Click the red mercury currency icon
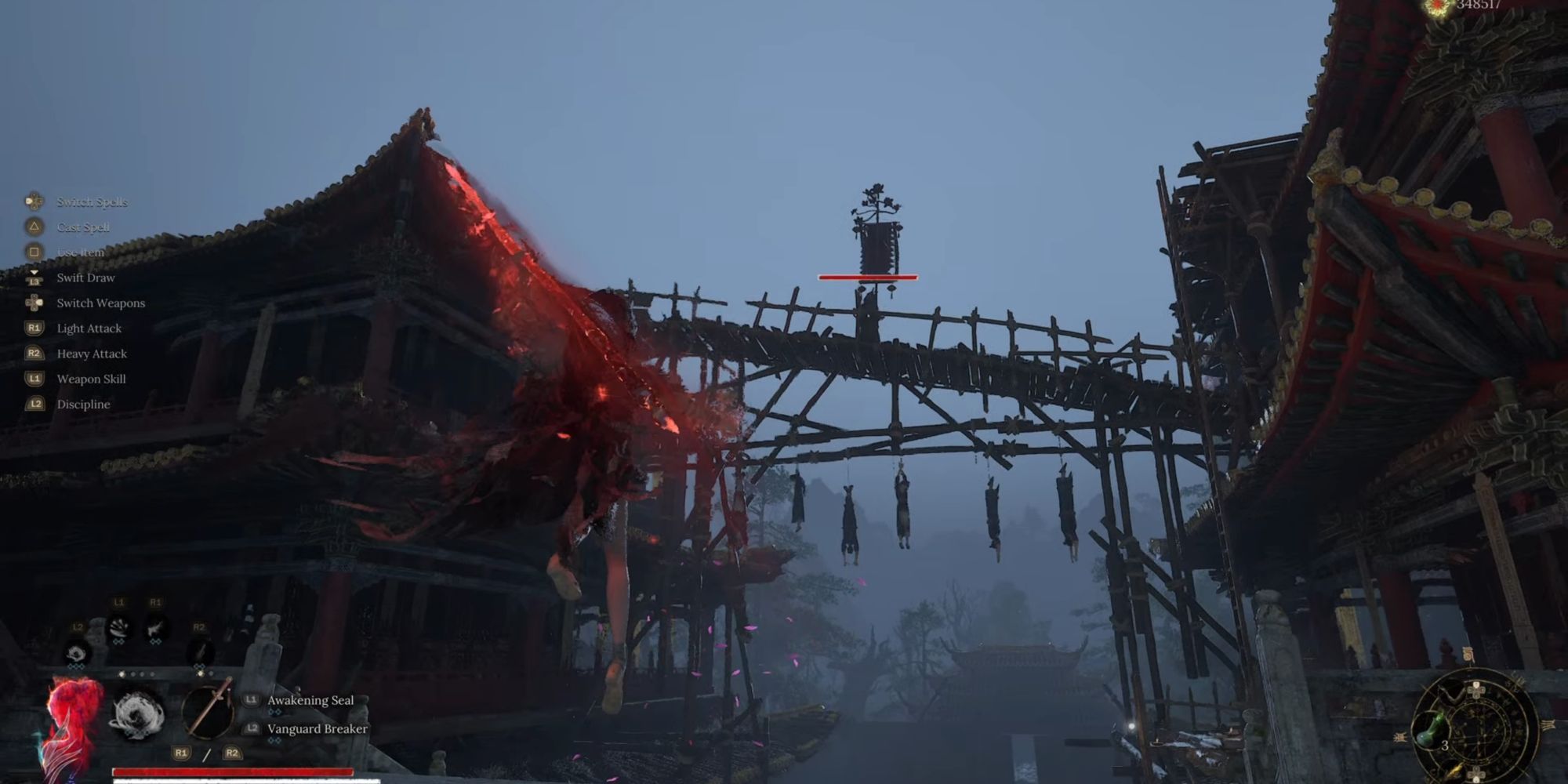Viewport: 1568px width, 784px height. (1437, 7)
